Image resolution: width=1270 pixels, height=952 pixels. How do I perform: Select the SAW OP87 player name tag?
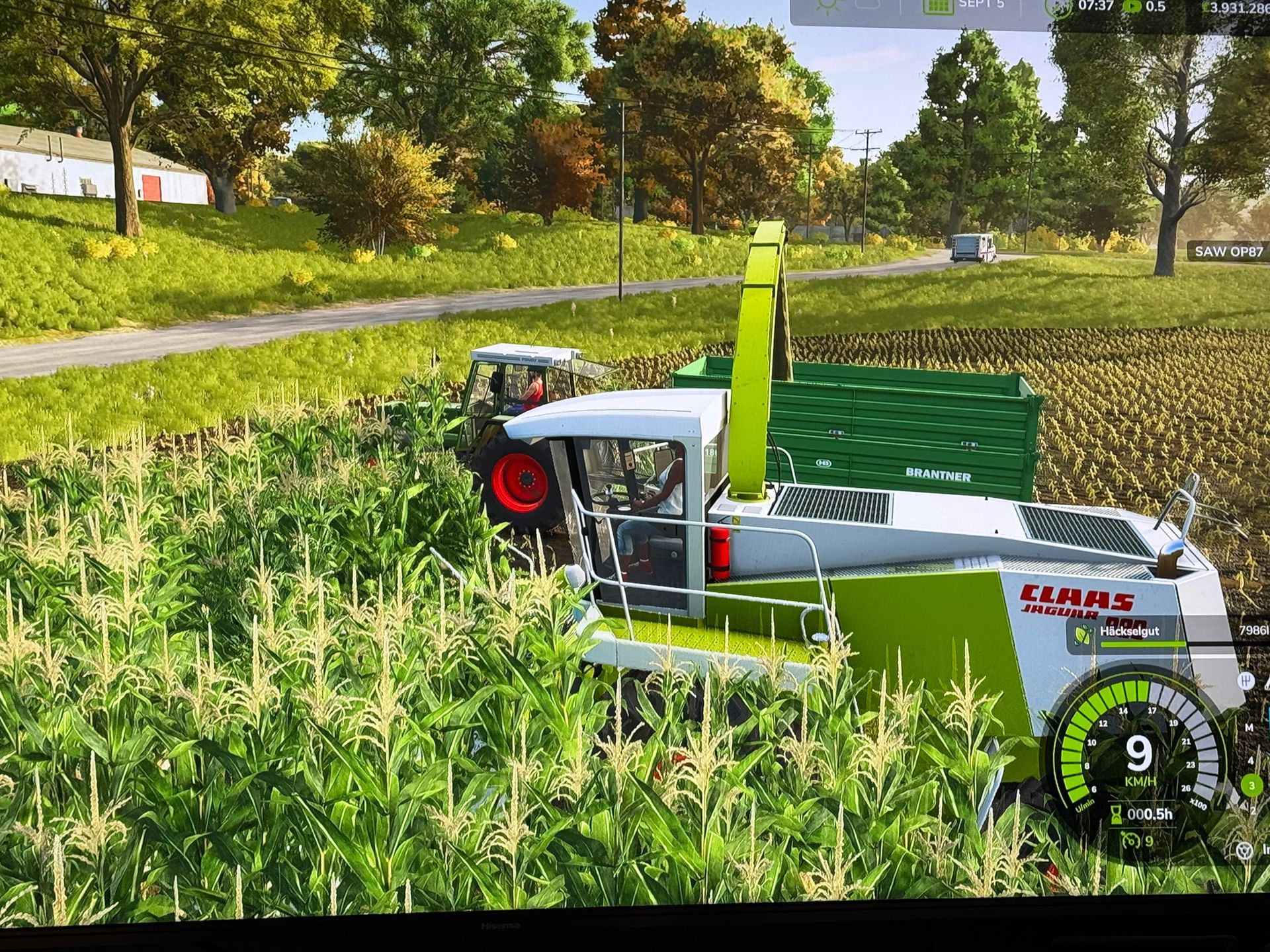pyautogui.click(x=1228, y=251)
